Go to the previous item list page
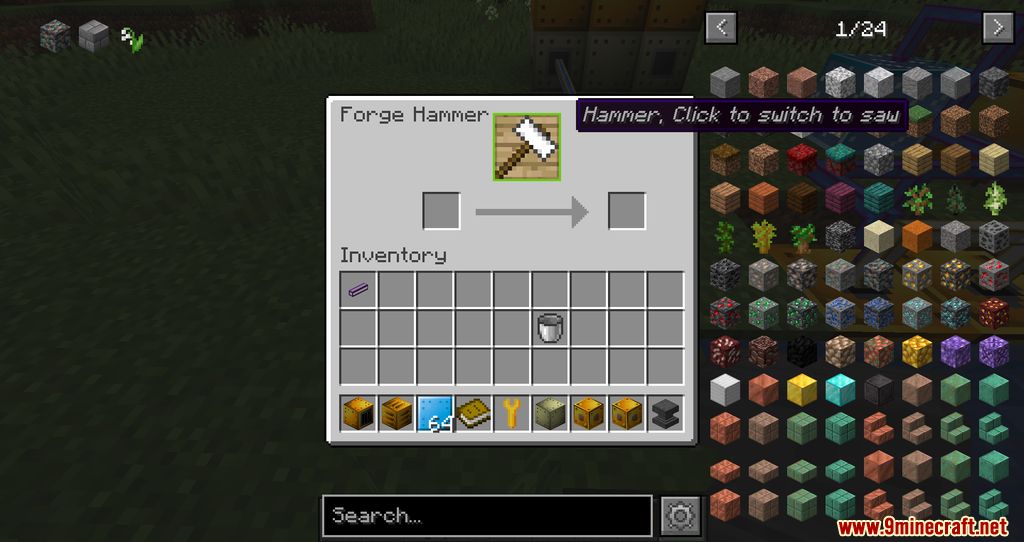 click(721, 27)
